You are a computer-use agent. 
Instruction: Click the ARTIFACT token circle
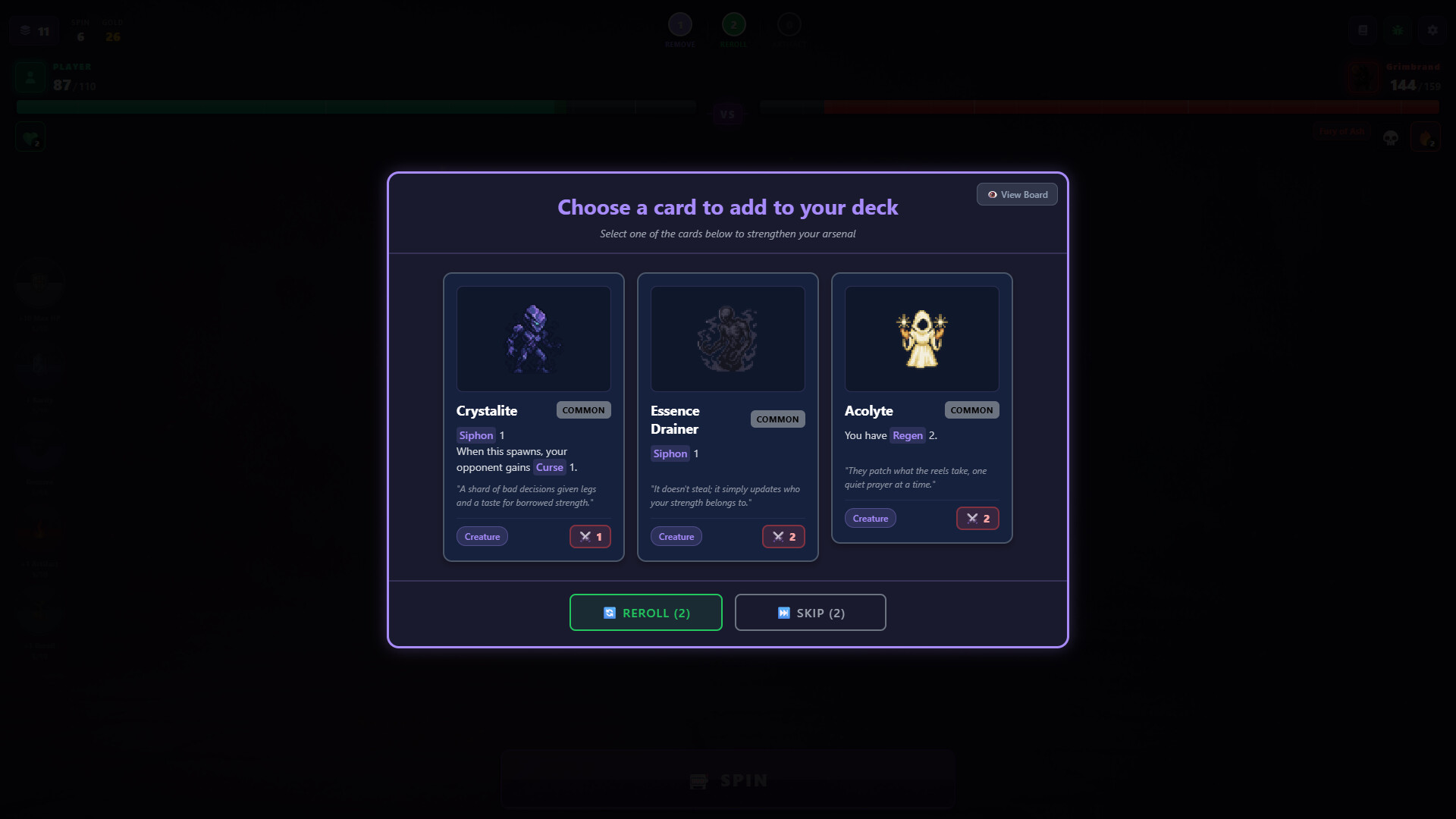[x=789, y=24]
